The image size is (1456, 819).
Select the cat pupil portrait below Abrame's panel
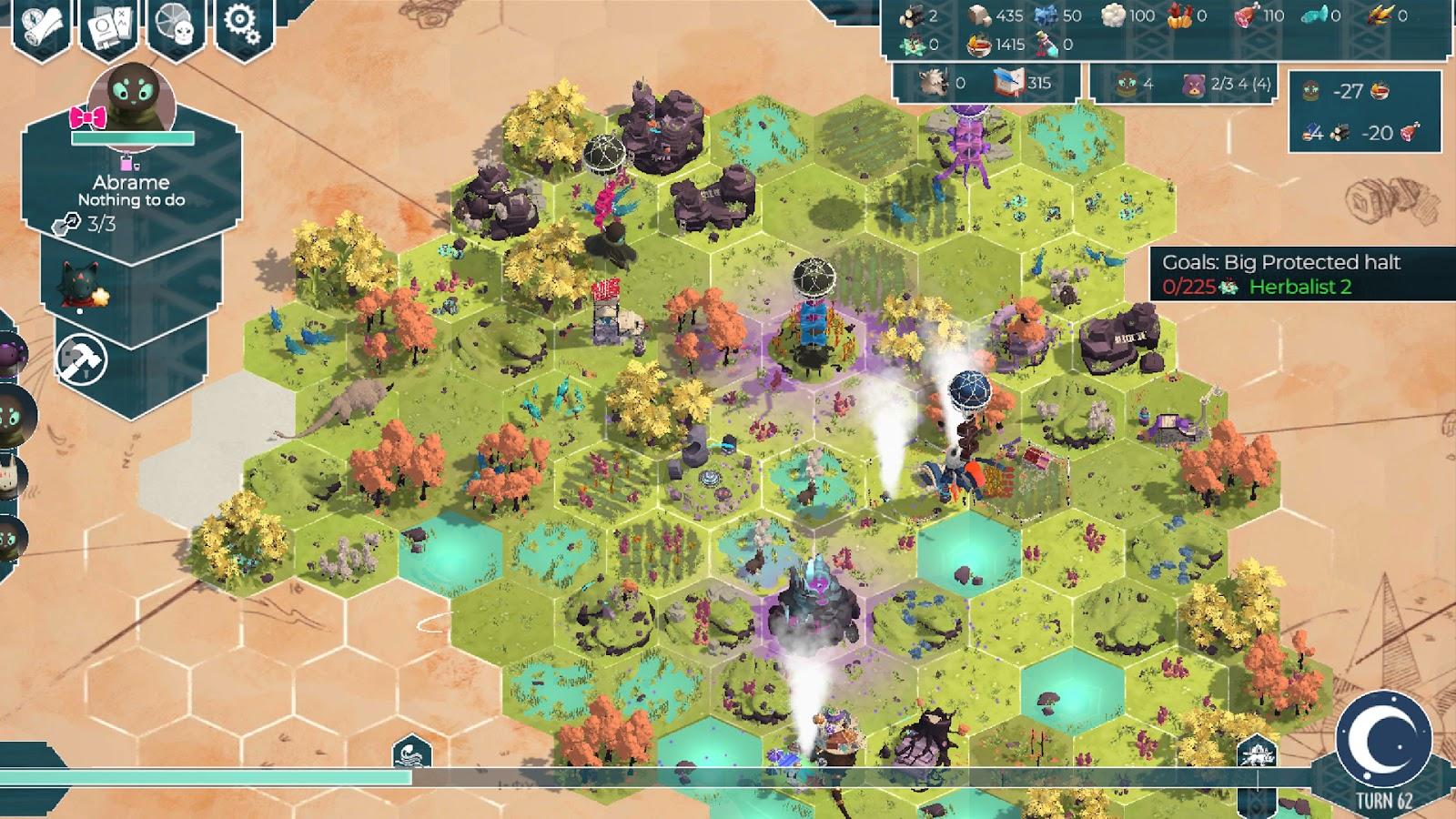(x=78, y=285)
